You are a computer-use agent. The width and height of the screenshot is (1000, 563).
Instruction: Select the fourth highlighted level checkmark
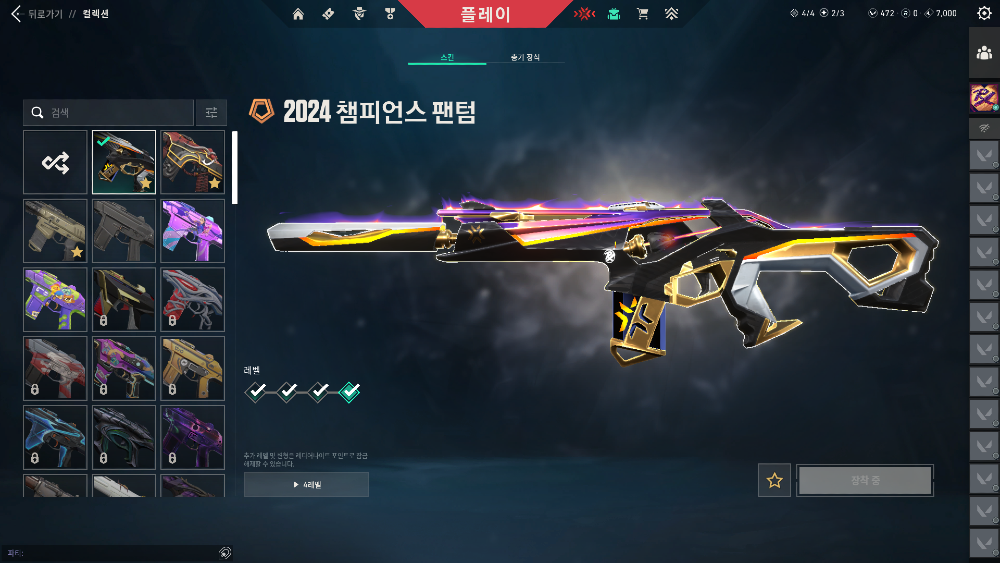point(350,392)
